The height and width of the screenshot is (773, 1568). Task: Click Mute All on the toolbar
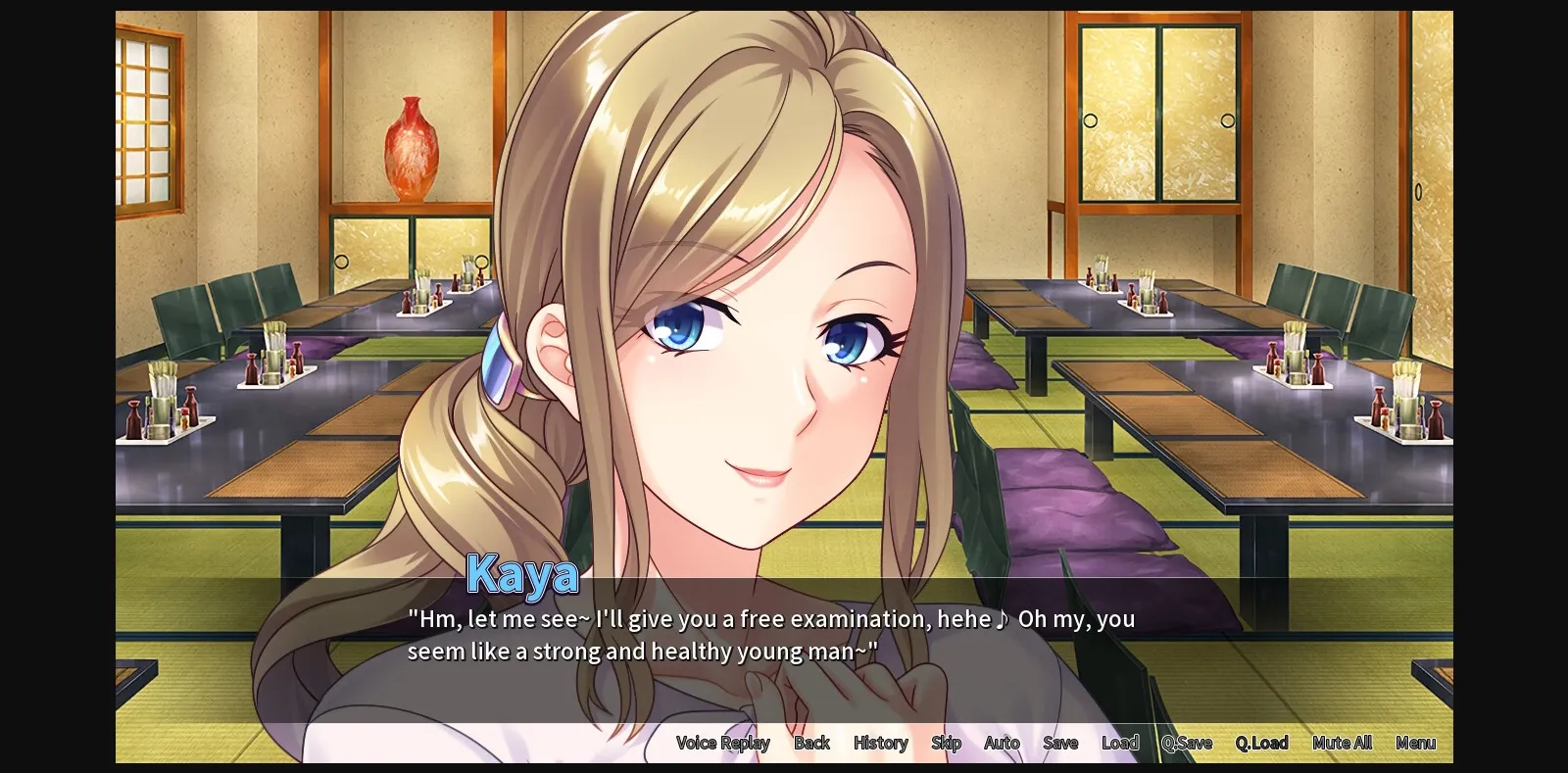pyautogui.click(x=1341, y=743)
